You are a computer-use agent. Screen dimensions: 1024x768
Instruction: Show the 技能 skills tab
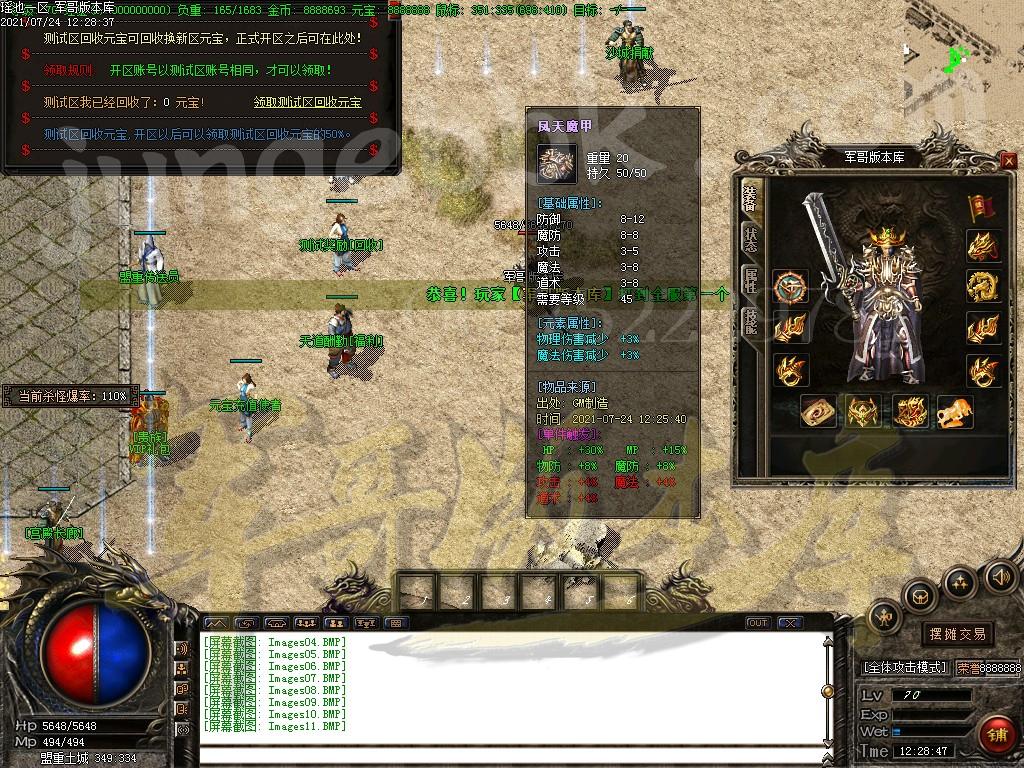(x=750, y=319)
